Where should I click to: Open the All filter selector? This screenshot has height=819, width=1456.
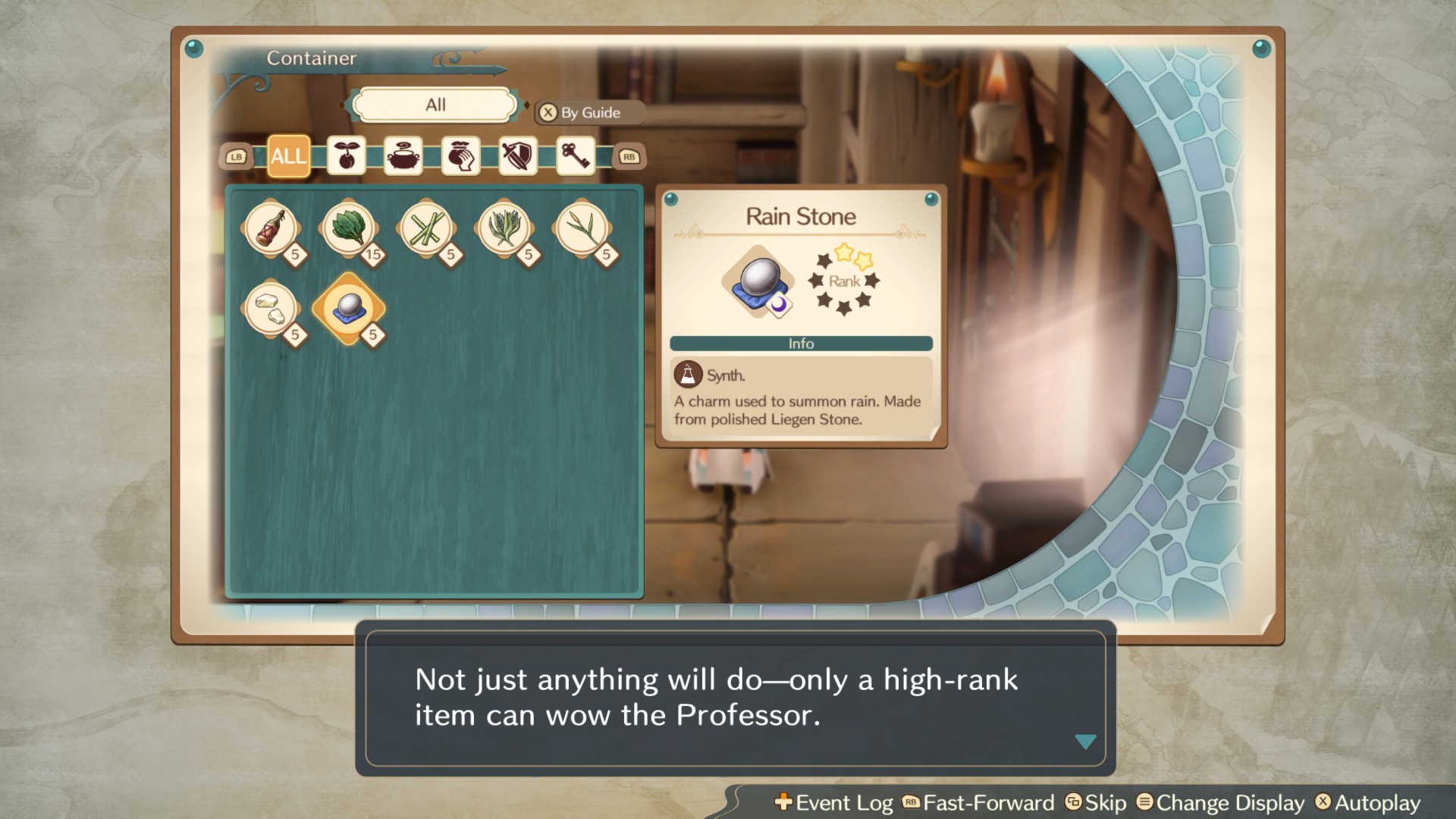(435, 105)
